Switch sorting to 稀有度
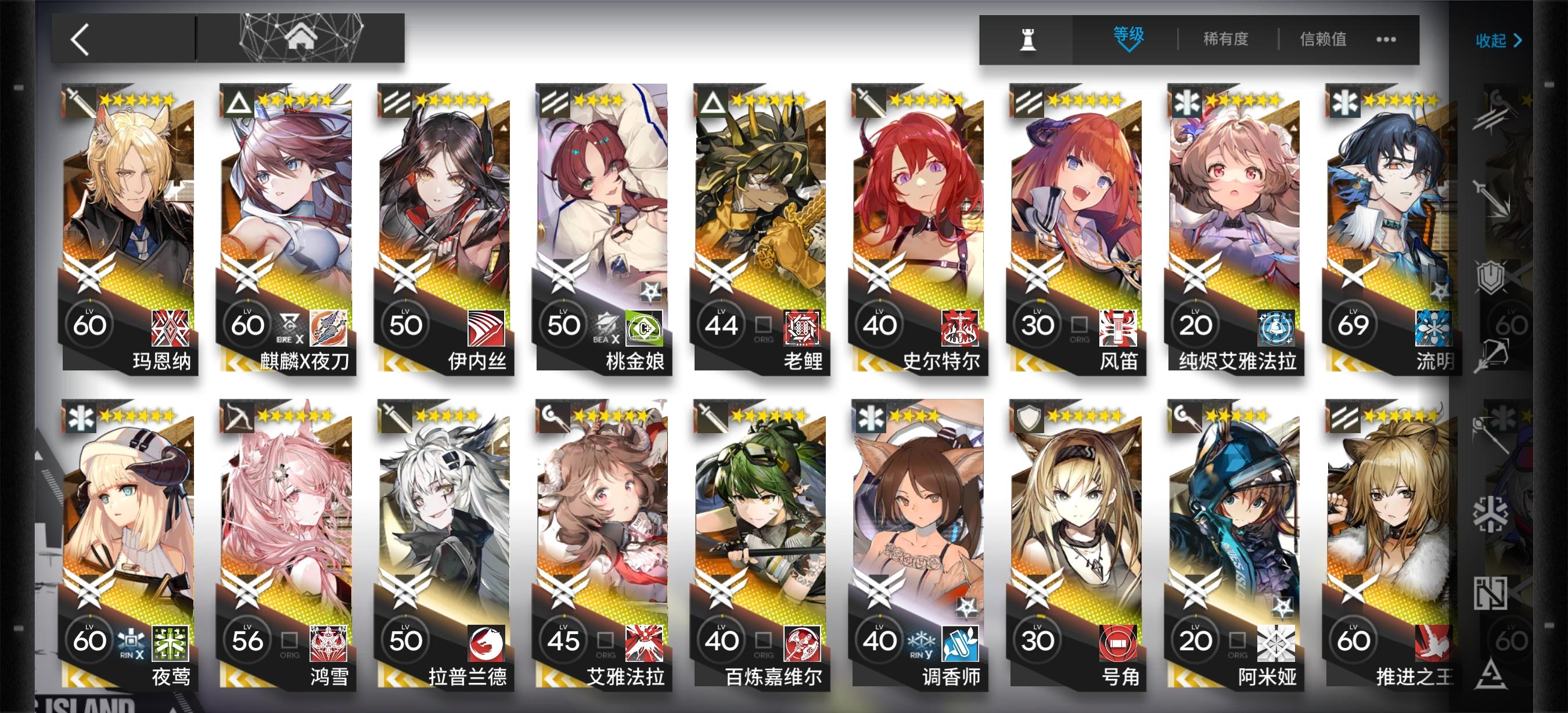 [1225, 38]
